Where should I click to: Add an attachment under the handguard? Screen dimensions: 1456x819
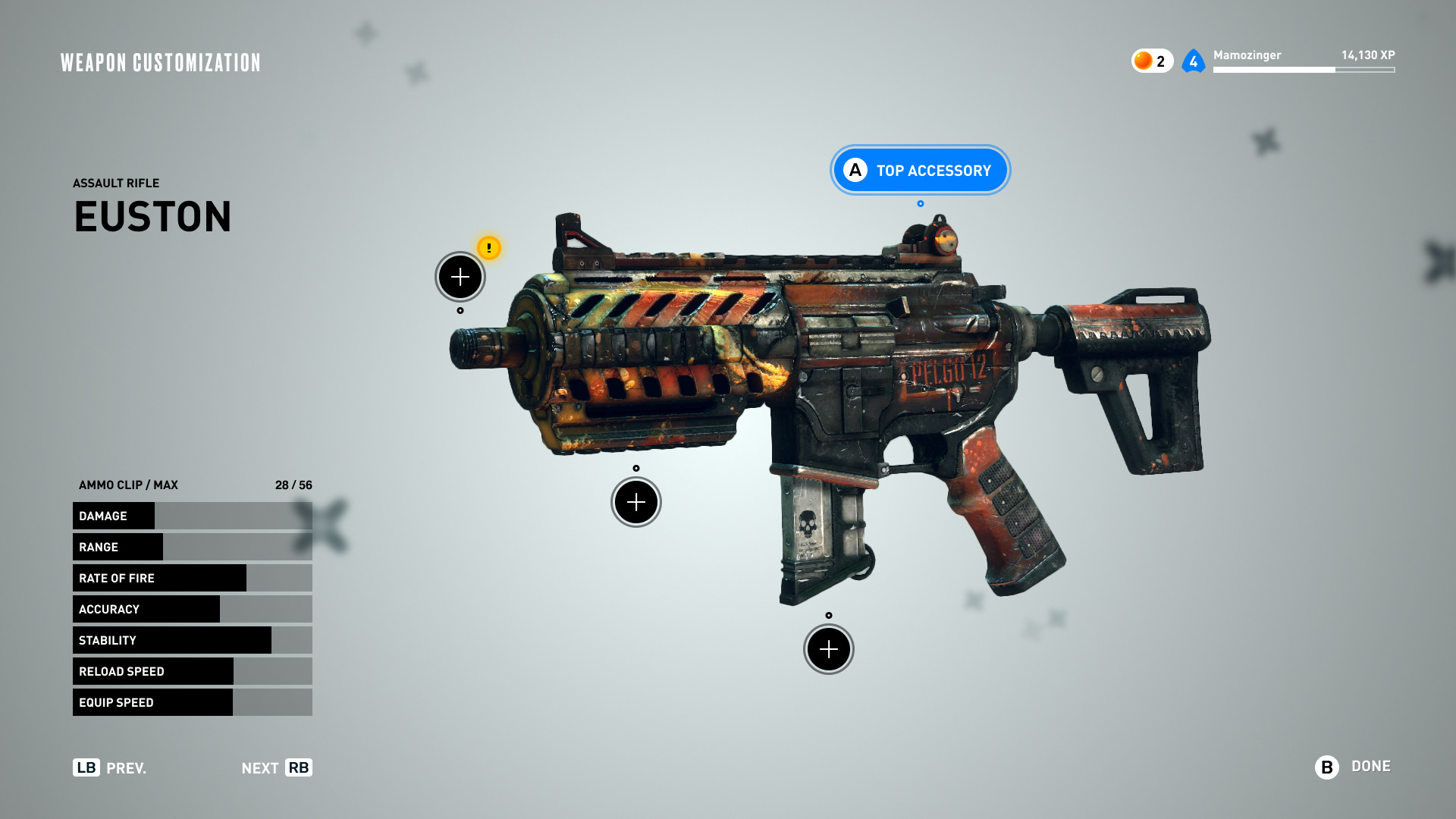pyautogui.click(x=636, y=502)
